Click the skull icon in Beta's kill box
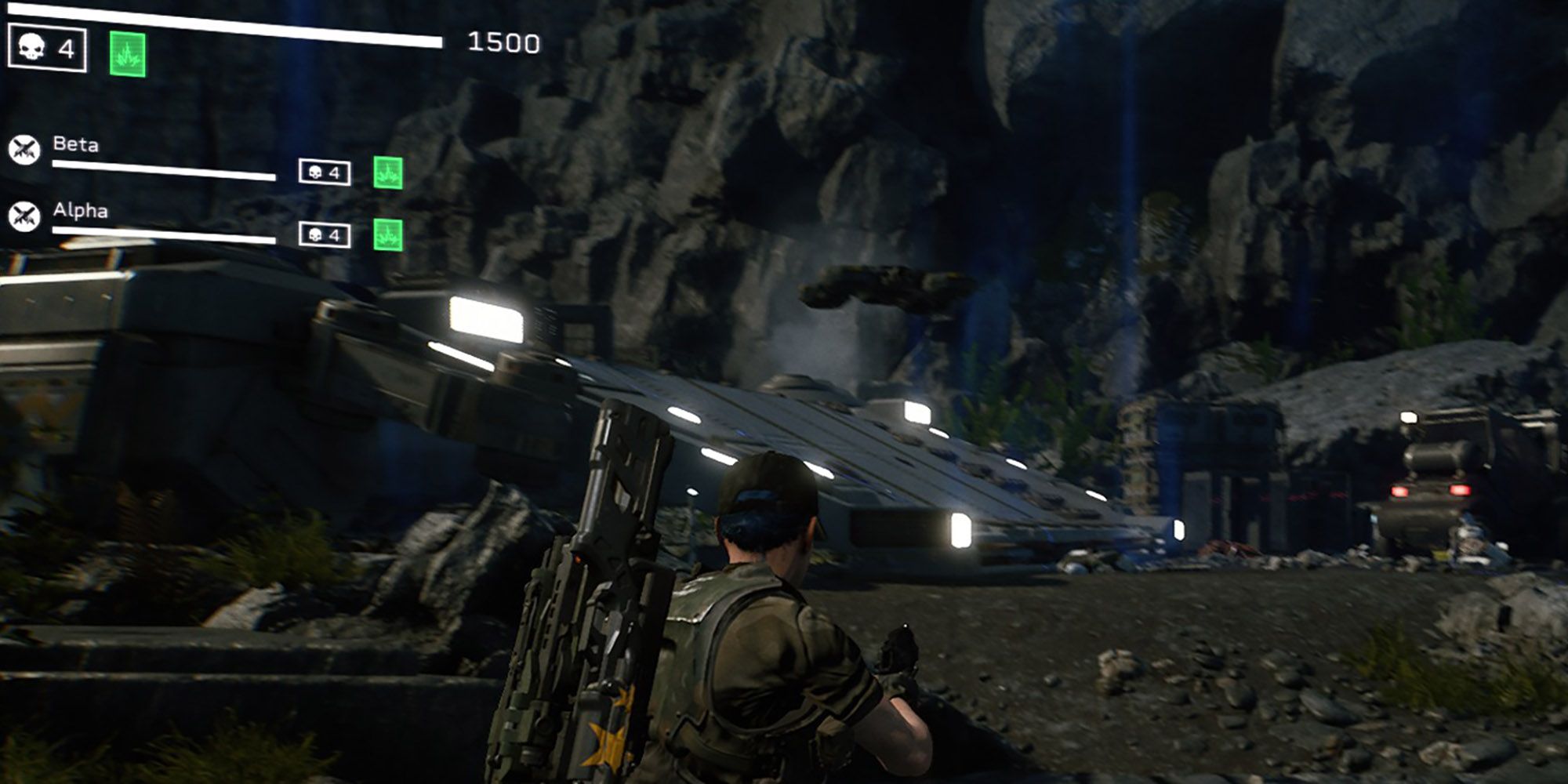This screenshot has width=1568, height=784. coord(314,170)
